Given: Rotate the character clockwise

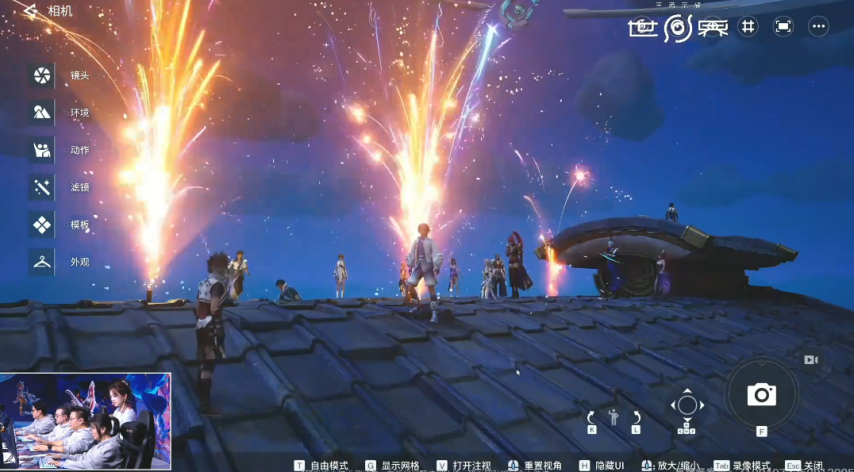Looking at the screenshot, I should click(636, 417).
